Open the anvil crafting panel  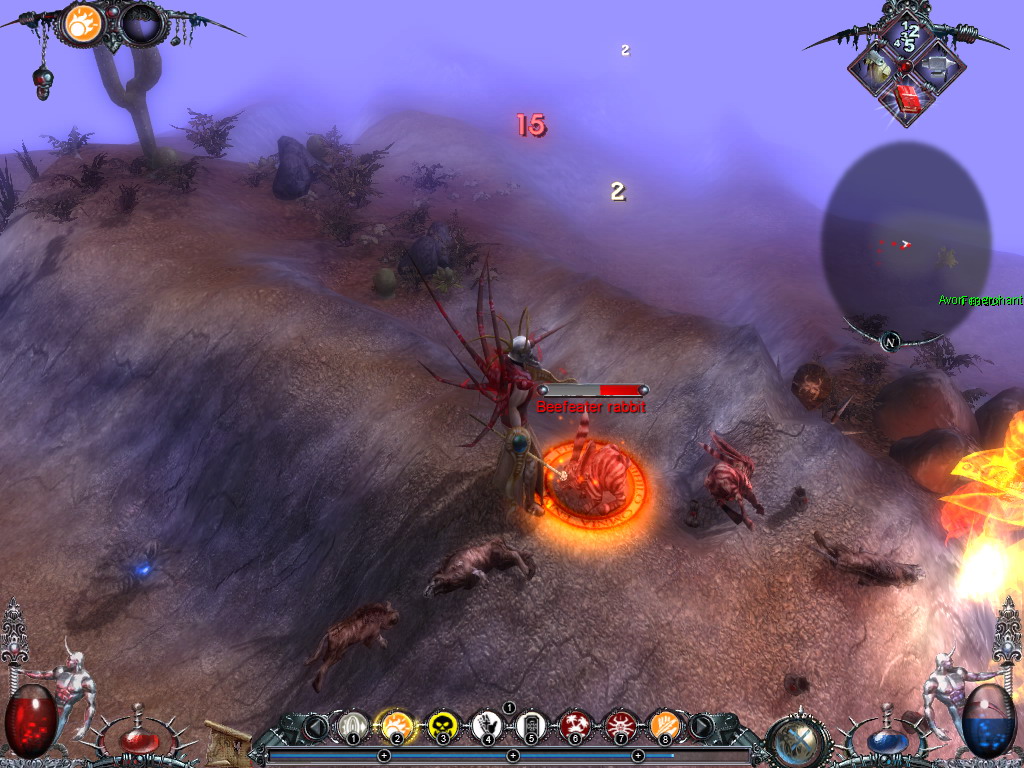tap(937, 67)
